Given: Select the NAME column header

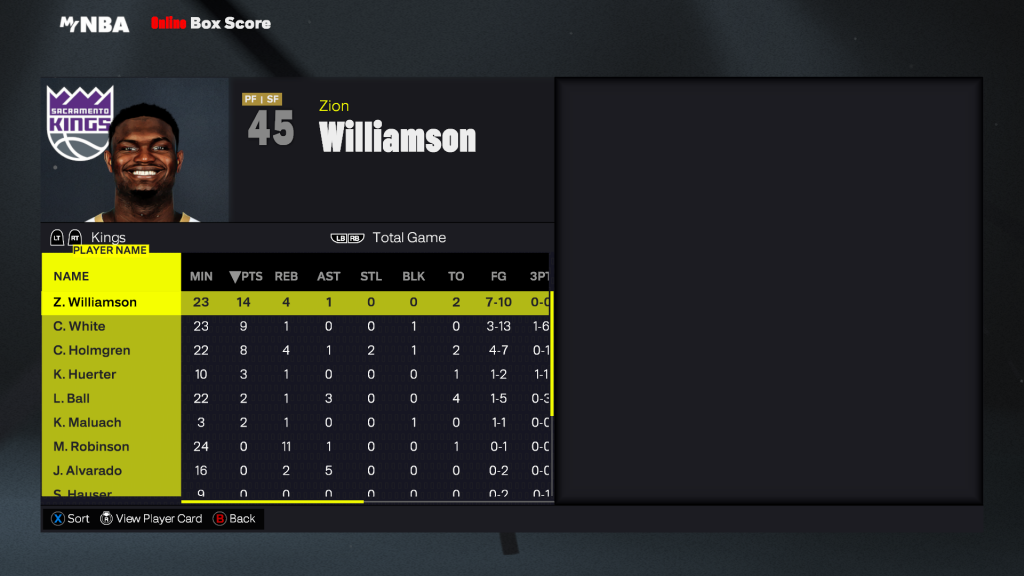Looking at the screenshot, I should pyautogui.click(x=71, y=276).
